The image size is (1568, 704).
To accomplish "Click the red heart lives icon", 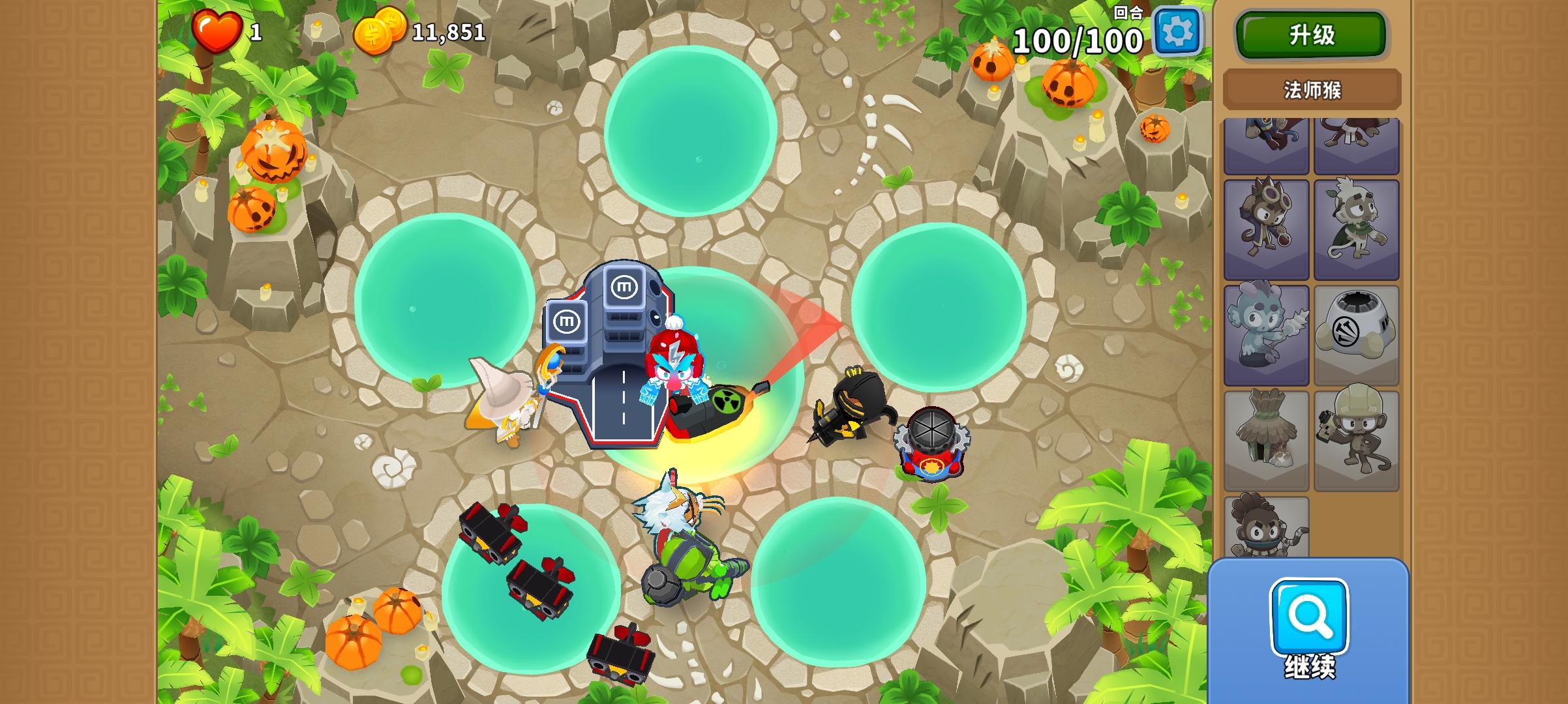I will [x=217, y=29].
